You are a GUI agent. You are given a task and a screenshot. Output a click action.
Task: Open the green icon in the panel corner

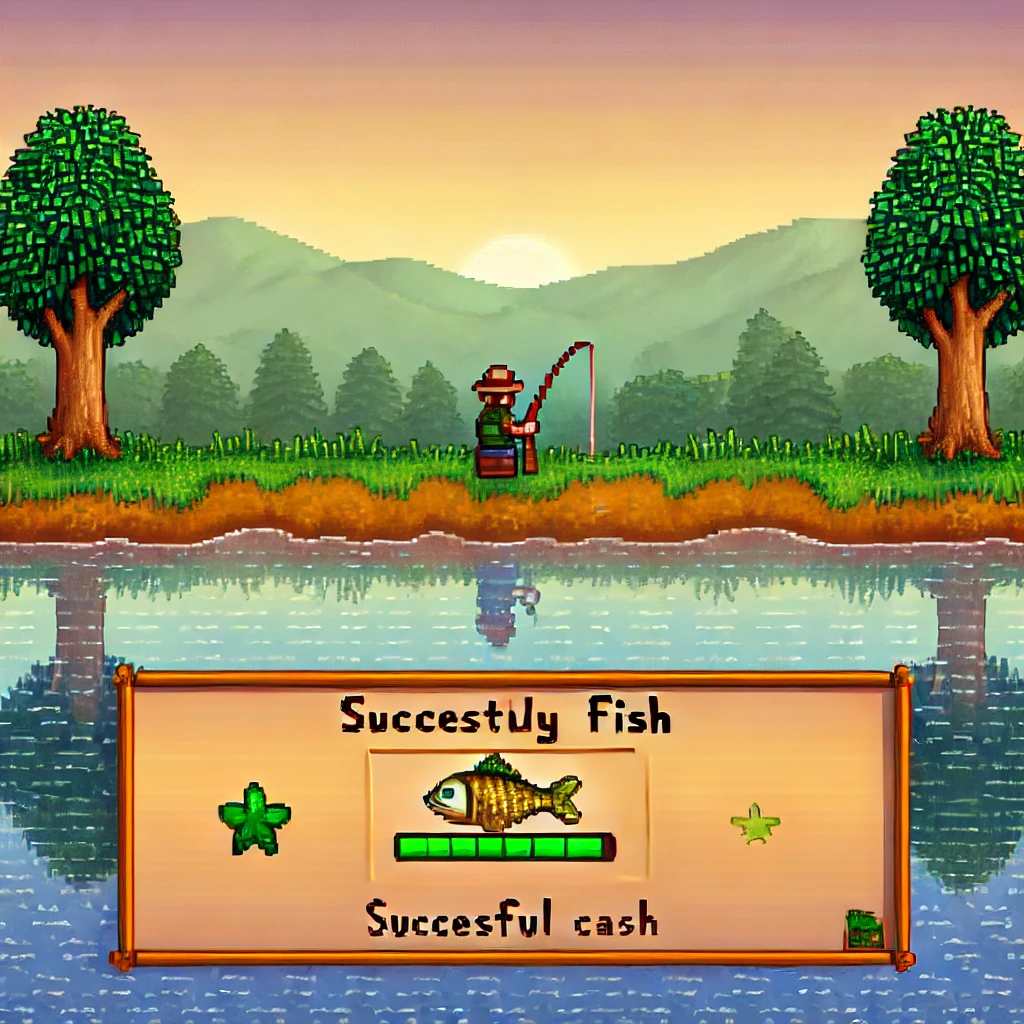click(864, 929)
